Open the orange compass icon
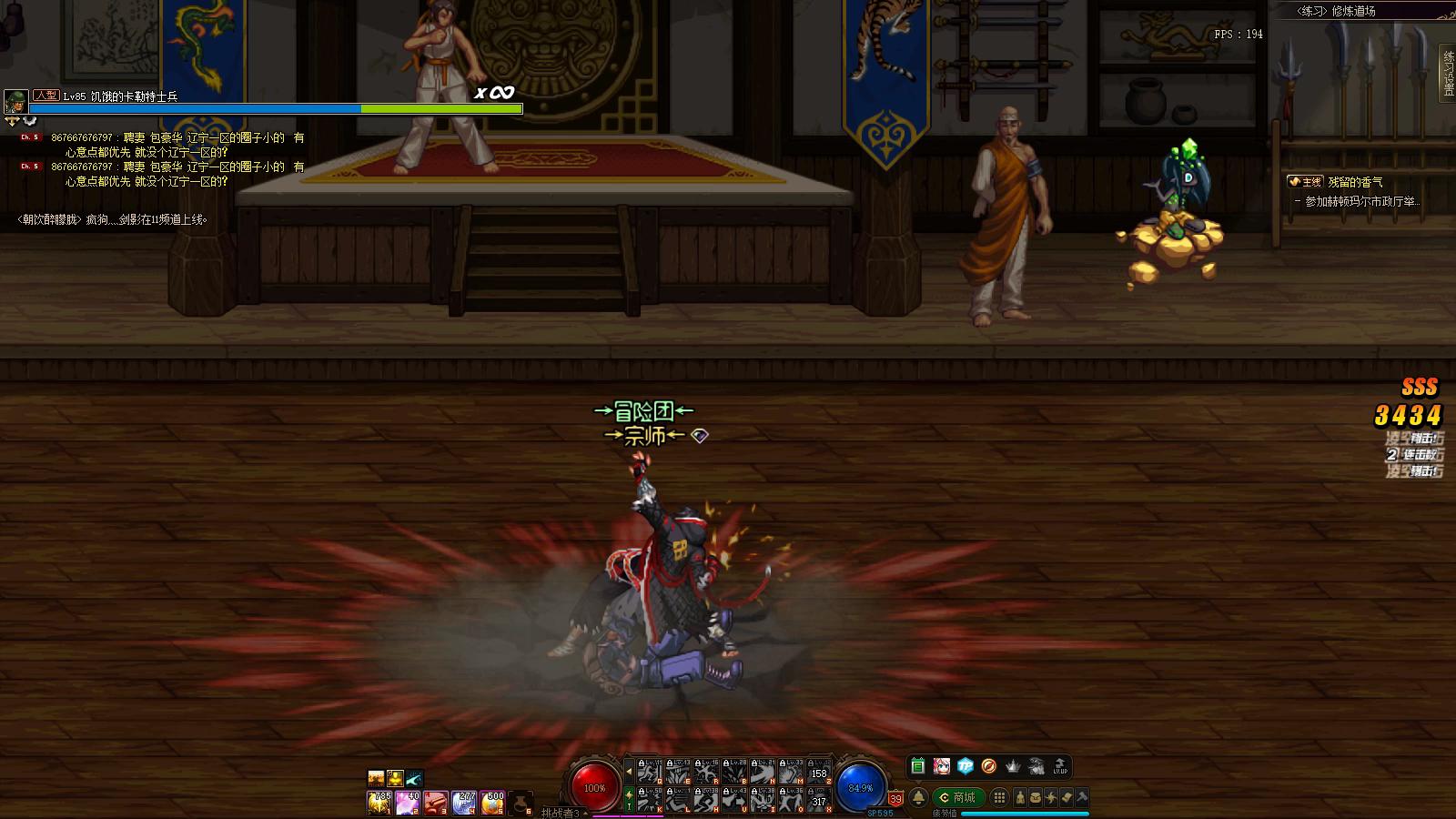This screenshot has width=1456, height=819. click(988, 766)
